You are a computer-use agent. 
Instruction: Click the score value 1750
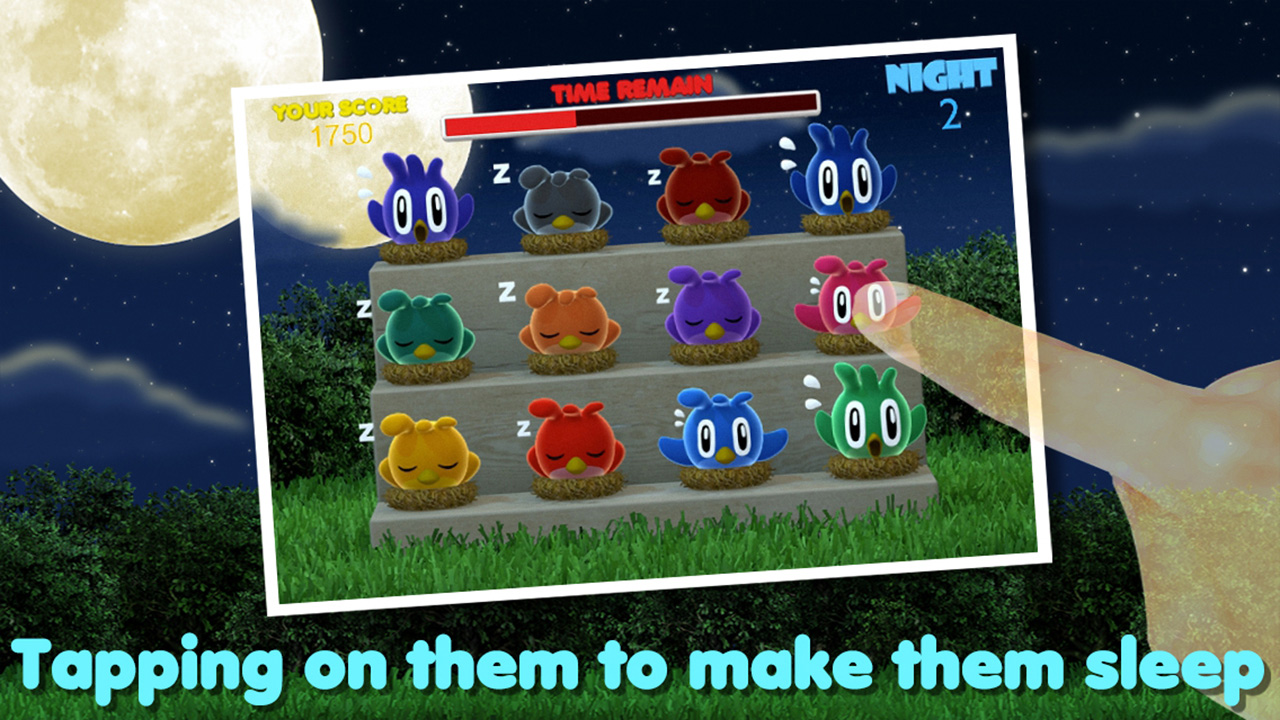point(345,135)
